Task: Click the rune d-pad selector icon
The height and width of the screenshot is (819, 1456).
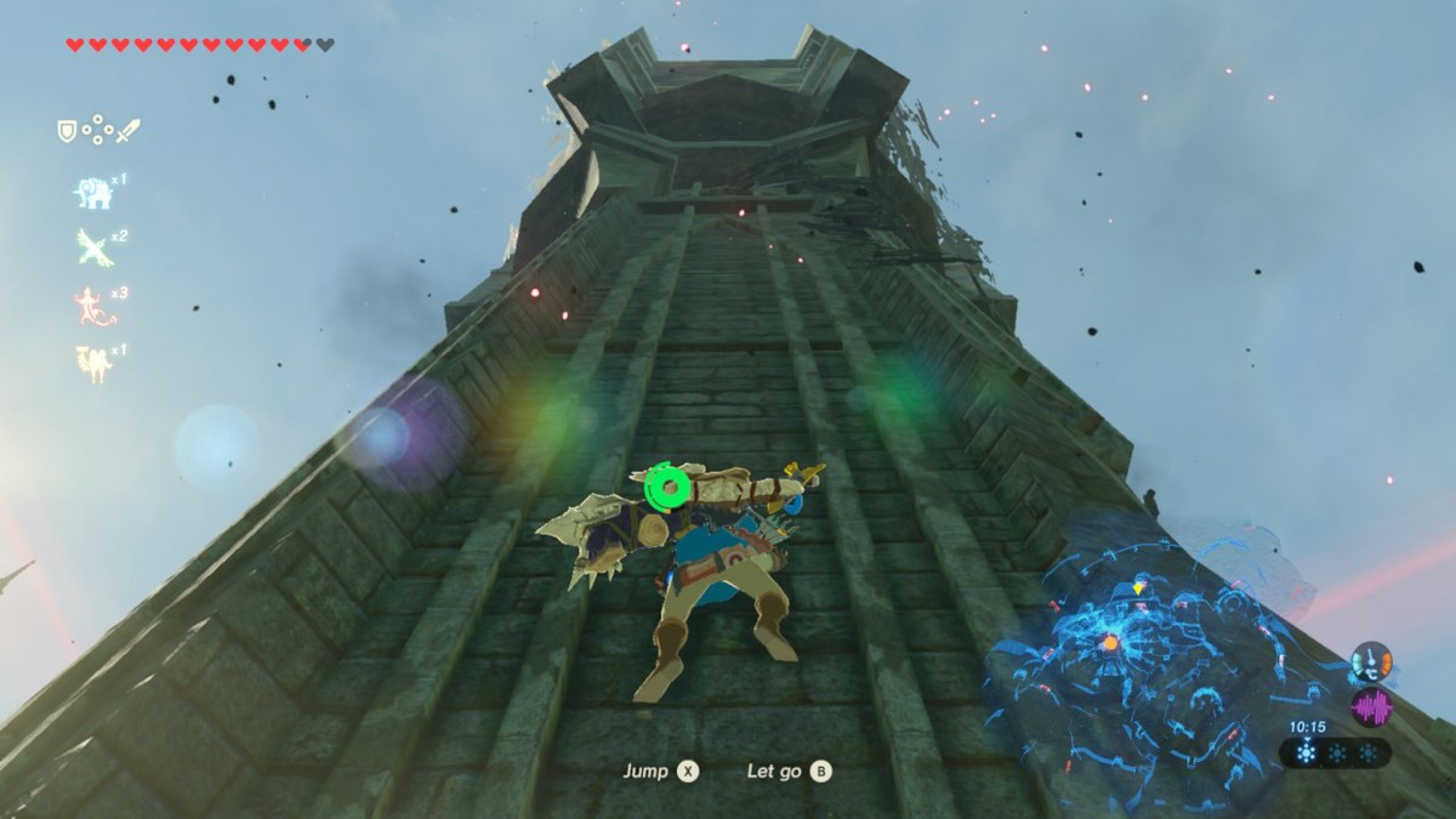Action: [x=97, y=129]
